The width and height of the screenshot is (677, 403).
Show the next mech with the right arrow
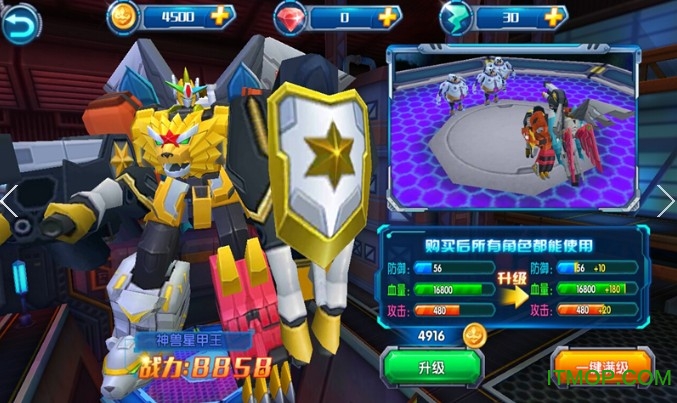[x=667, y=199]
